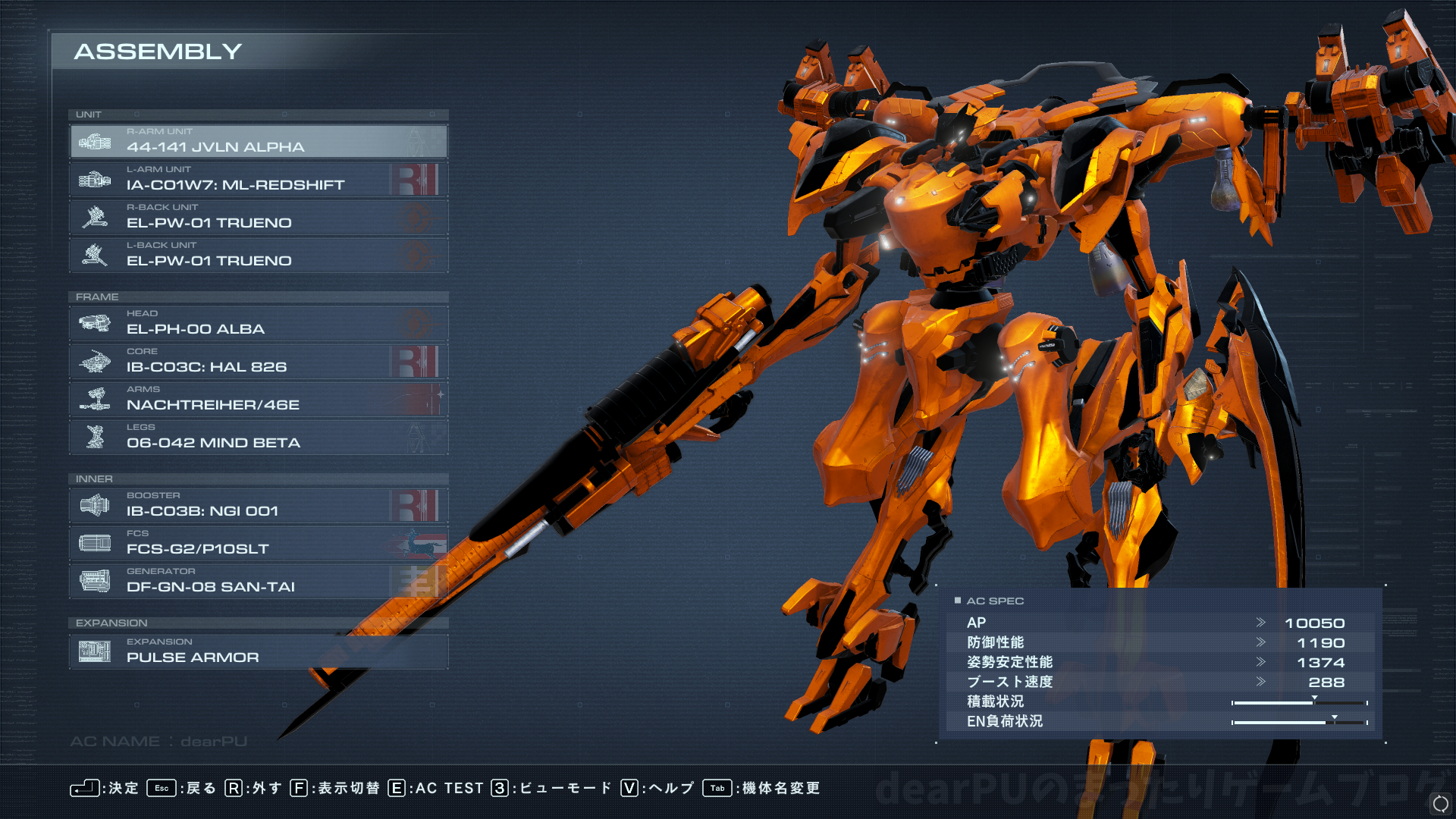Choose the L-BACK UNIT EL-PW-01 TRUENO row
Viewport: 1456px width, 819px height.
click(x=259, y=256)
